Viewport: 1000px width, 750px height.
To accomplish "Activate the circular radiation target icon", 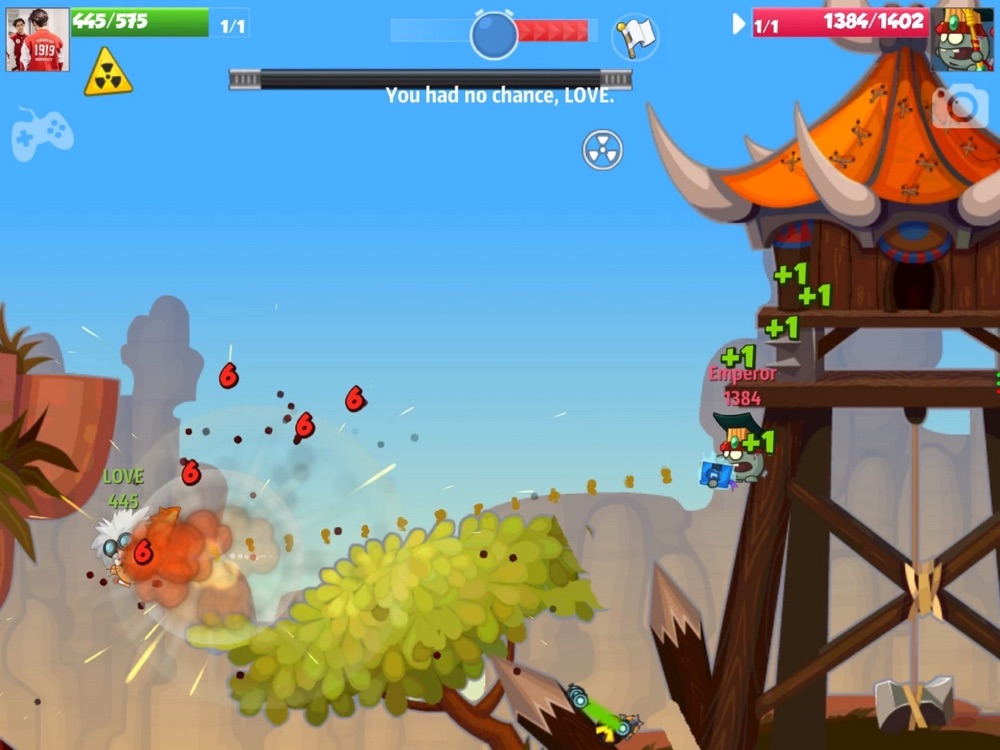I will (603, 150).
